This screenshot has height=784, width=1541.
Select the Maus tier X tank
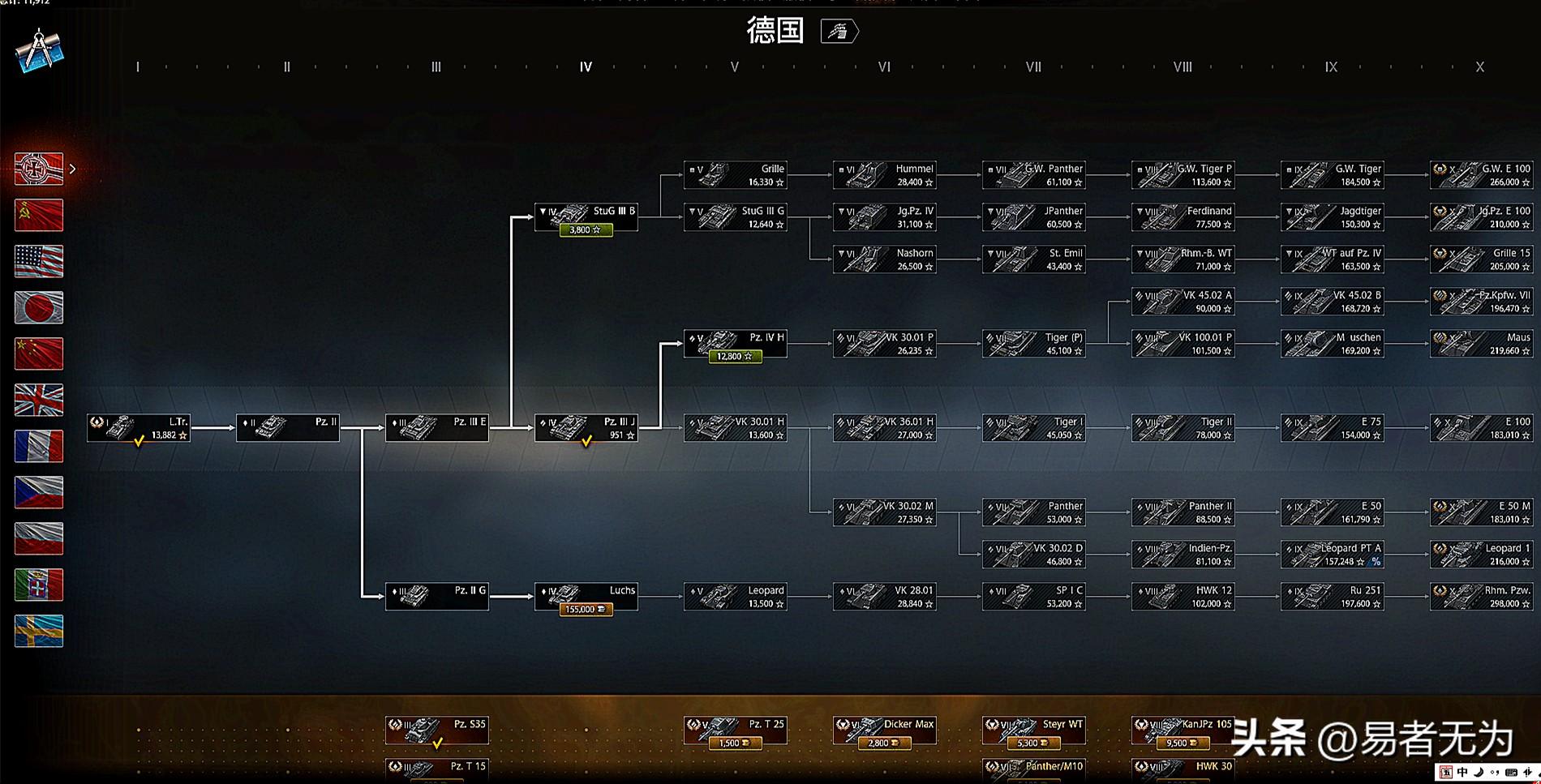point(1481,344)
